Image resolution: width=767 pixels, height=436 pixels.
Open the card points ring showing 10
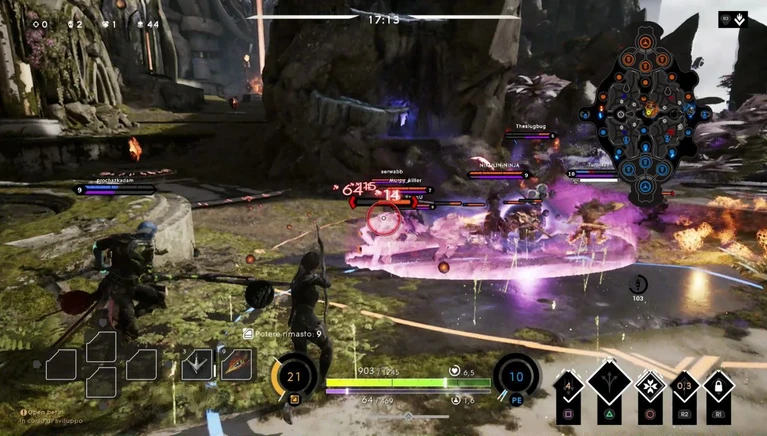(x=516, y=377)
